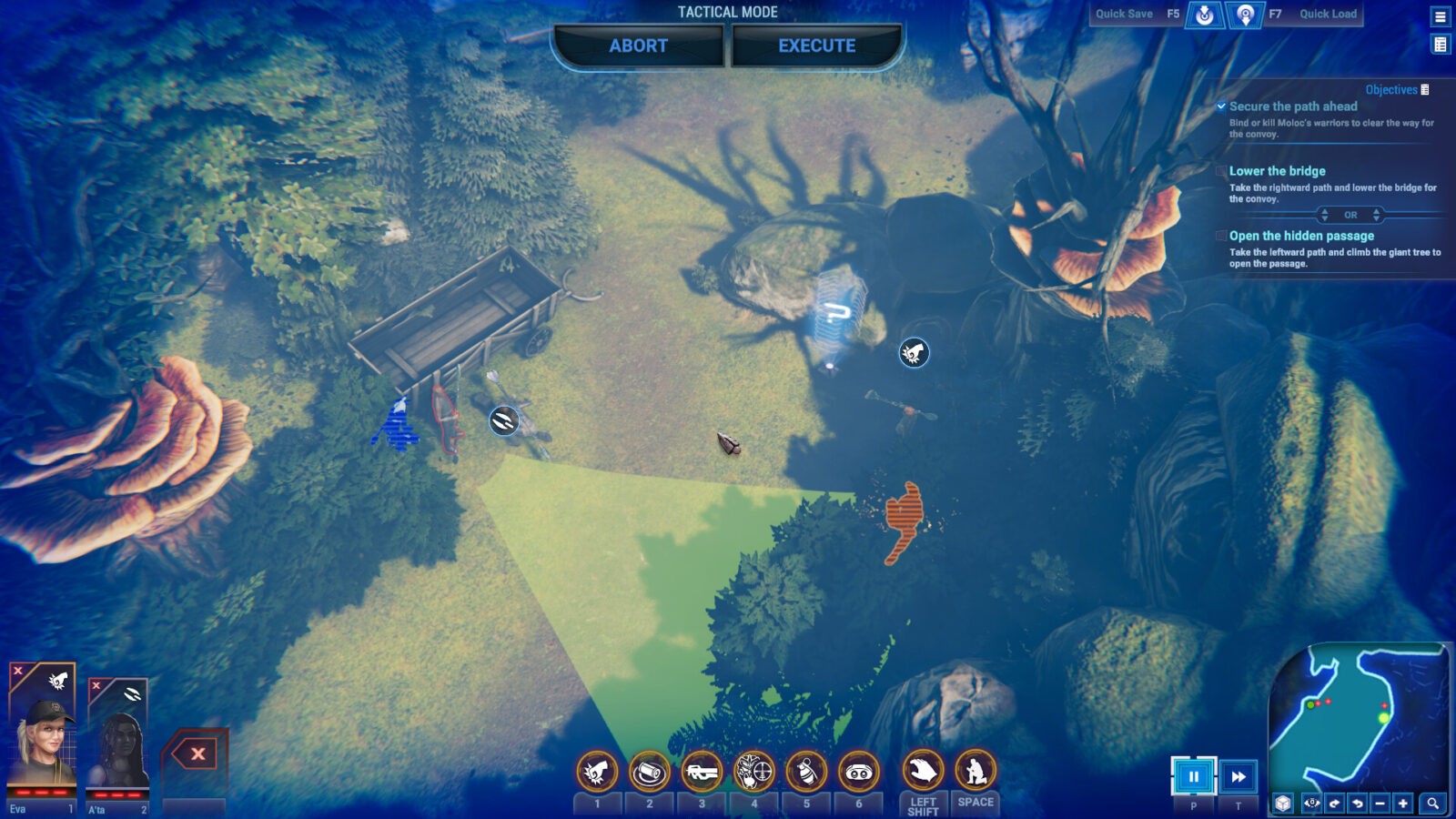Cancel queued actions with the red X
1456x819 pixels.
click(x=197, y=753)
